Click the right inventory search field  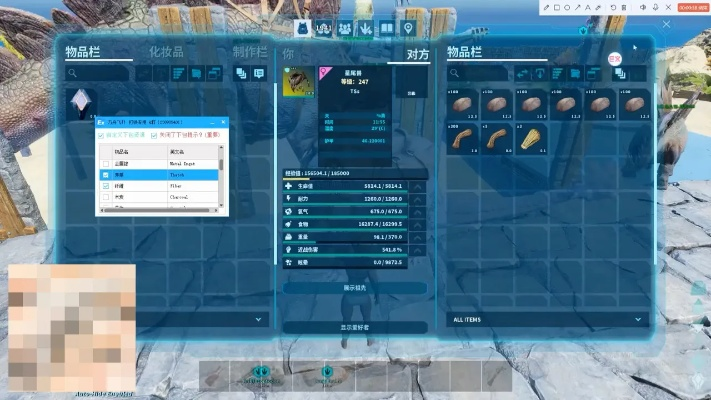[x=482, y=73]
